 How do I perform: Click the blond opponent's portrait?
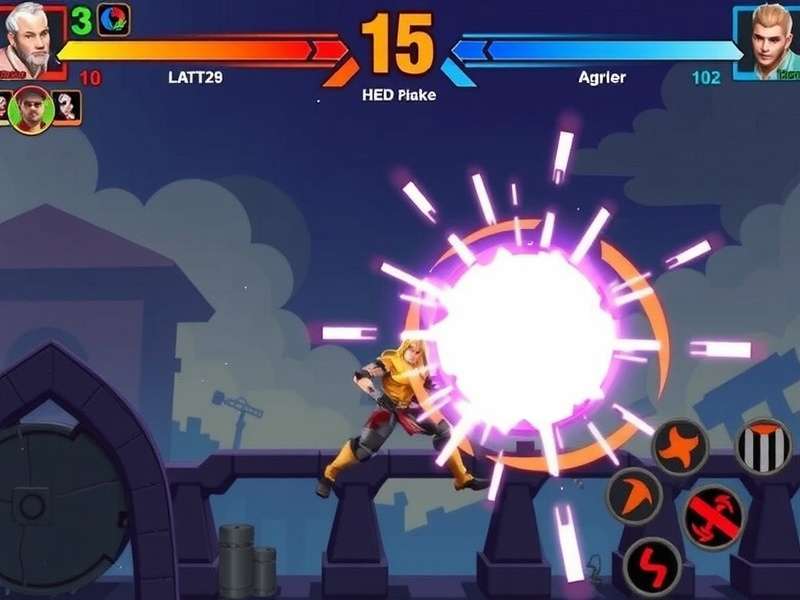[x=767, y=41]
